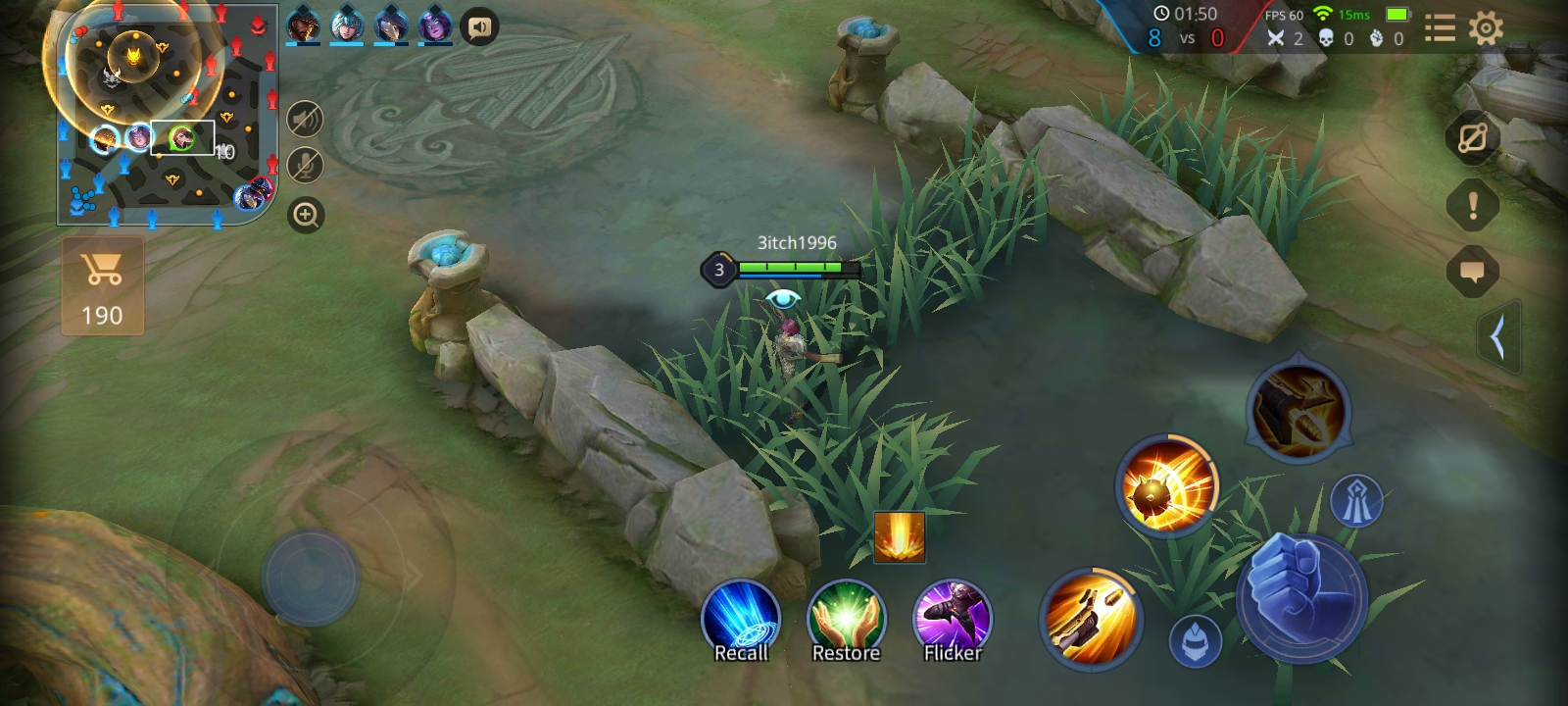The width and height of the screenshot is (1568, 706).
Task: Tap the turret target button
Action: tap(1356, 501)
